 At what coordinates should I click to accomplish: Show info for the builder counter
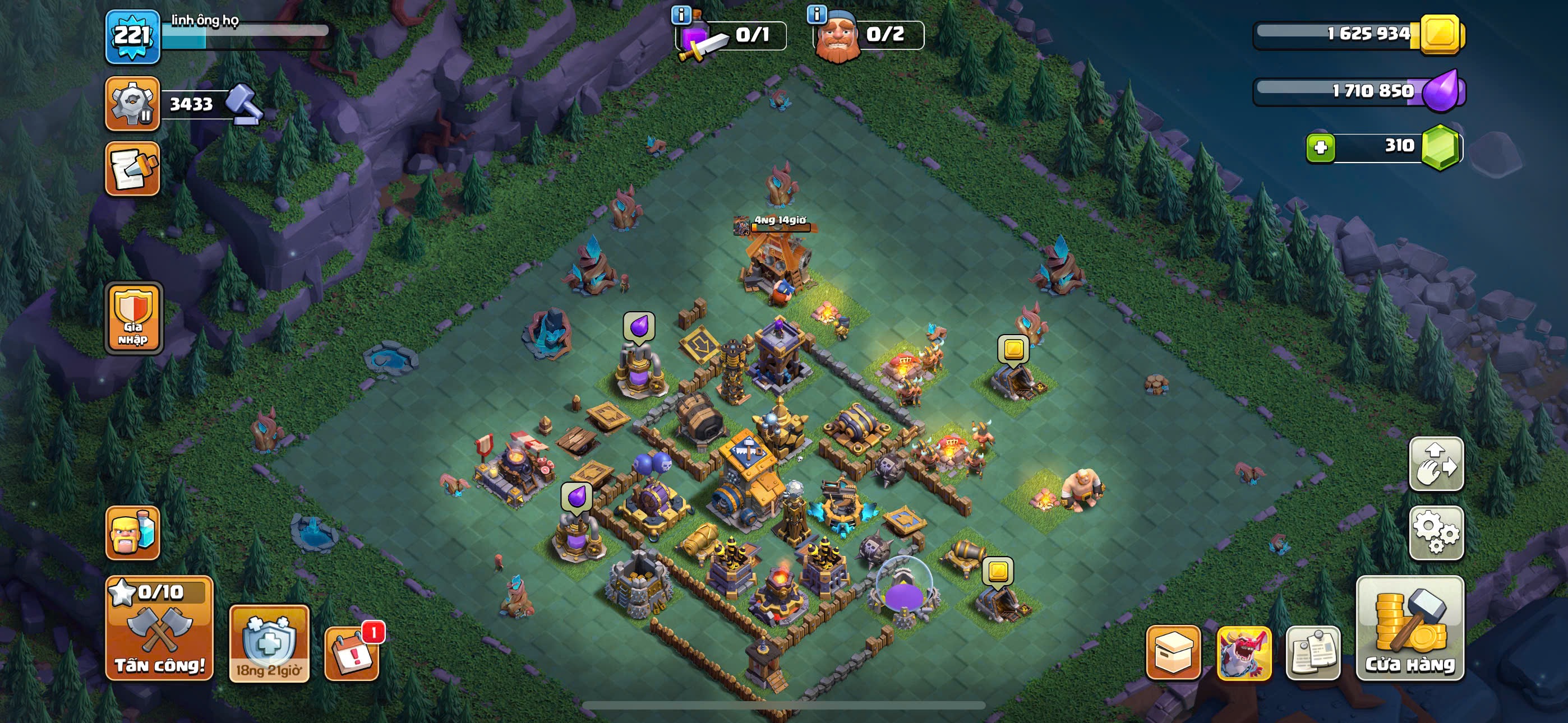pos(817,13)
